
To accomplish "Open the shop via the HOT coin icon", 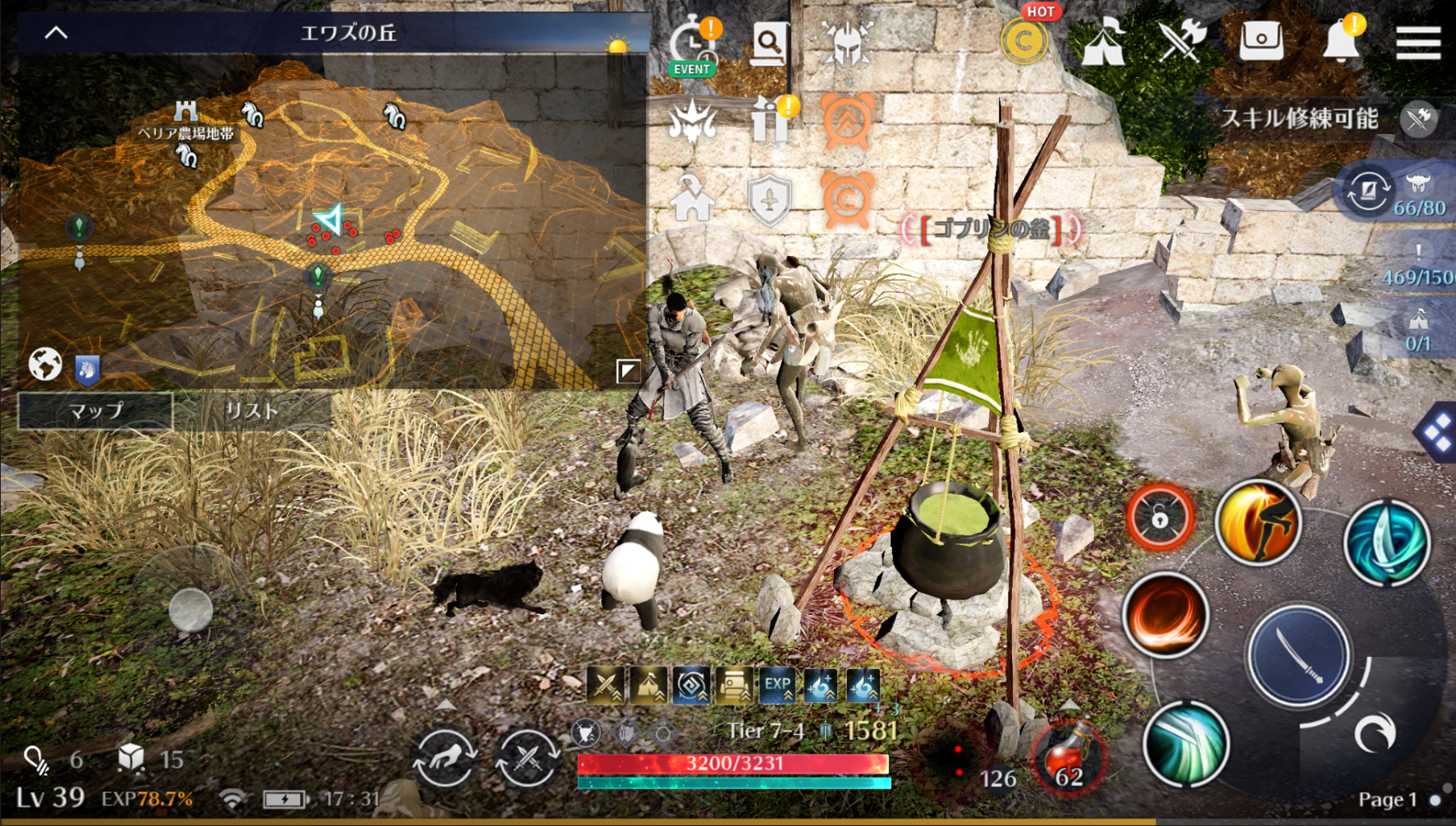I will point(1024,39).
